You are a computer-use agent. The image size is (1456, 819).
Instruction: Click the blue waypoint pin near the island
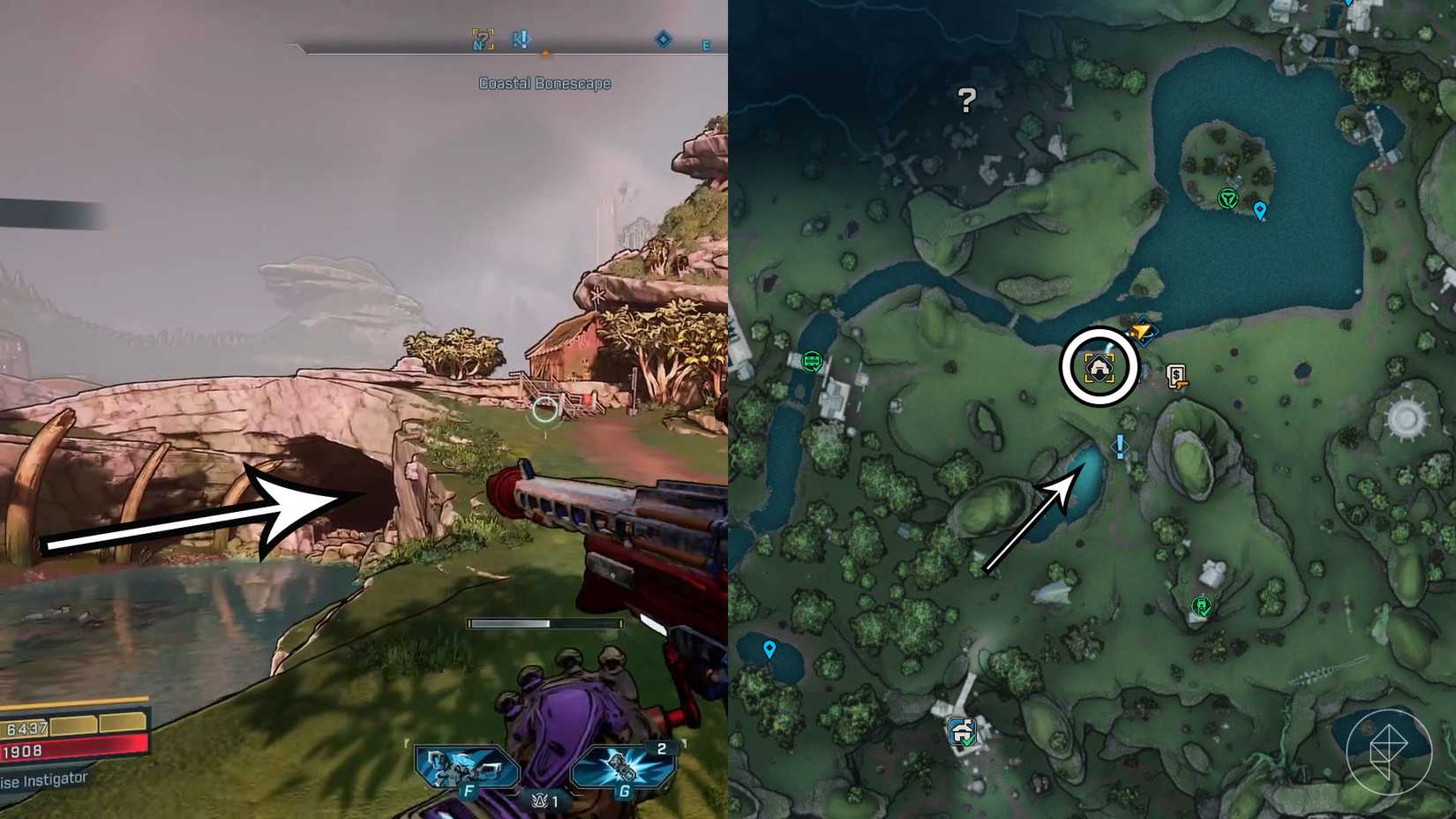tap(1260, 211)
